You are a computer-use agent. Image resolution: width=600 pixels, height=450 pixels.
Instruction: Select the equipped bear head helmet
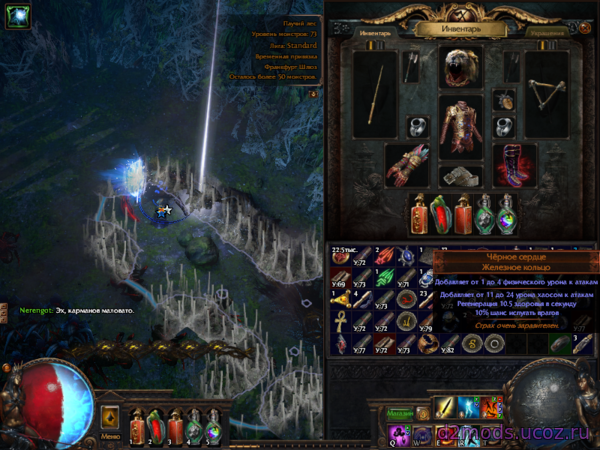(x=461, y=67)
